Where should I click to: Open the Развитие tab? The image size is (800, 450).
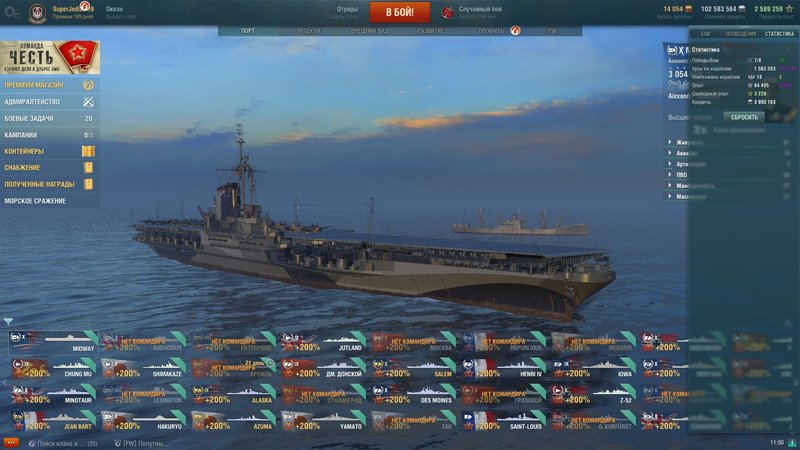[x=431, y=31]
